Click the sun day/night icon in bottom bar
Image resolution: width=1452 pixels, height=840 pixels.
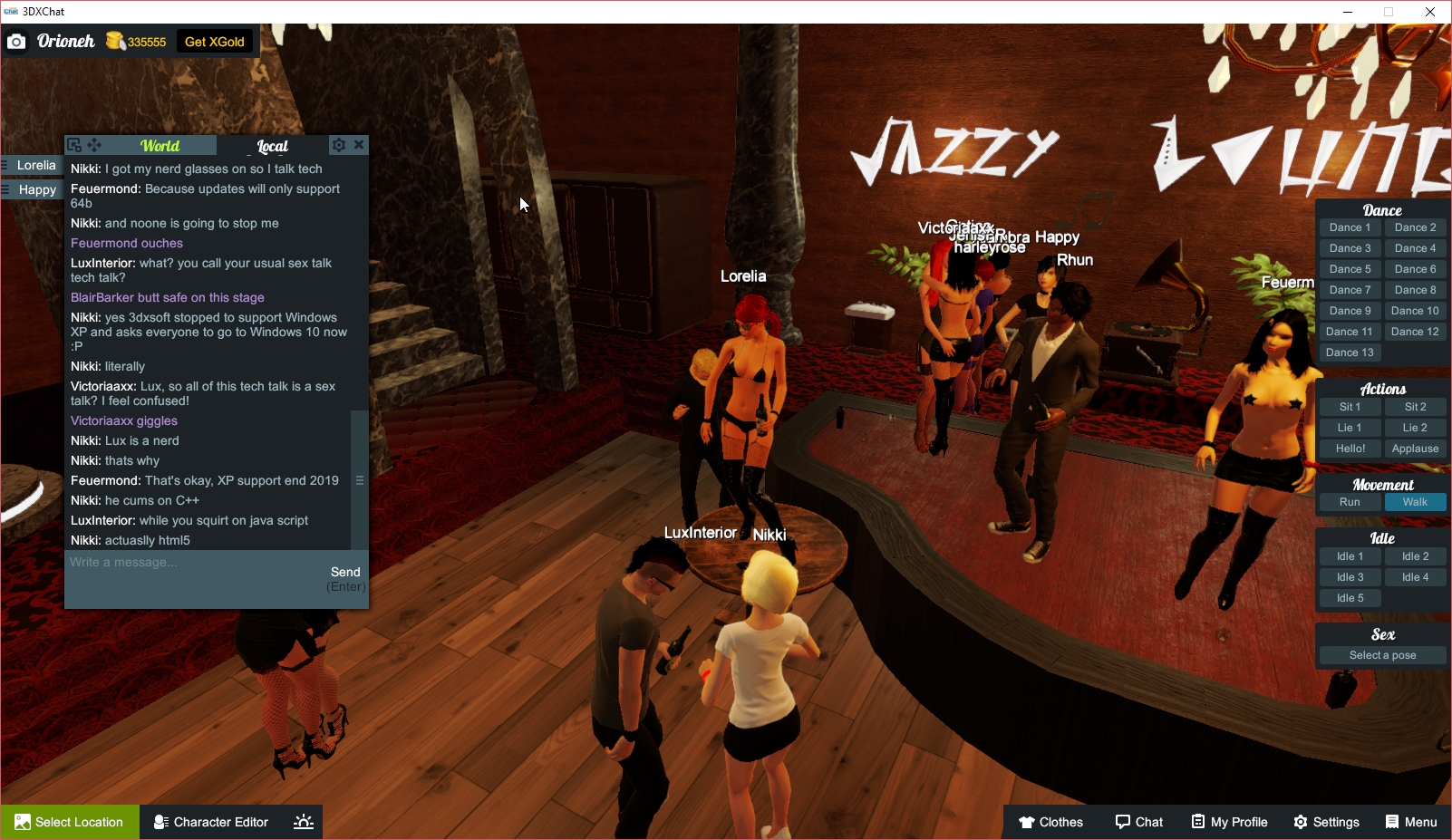(x=302, y=822)
